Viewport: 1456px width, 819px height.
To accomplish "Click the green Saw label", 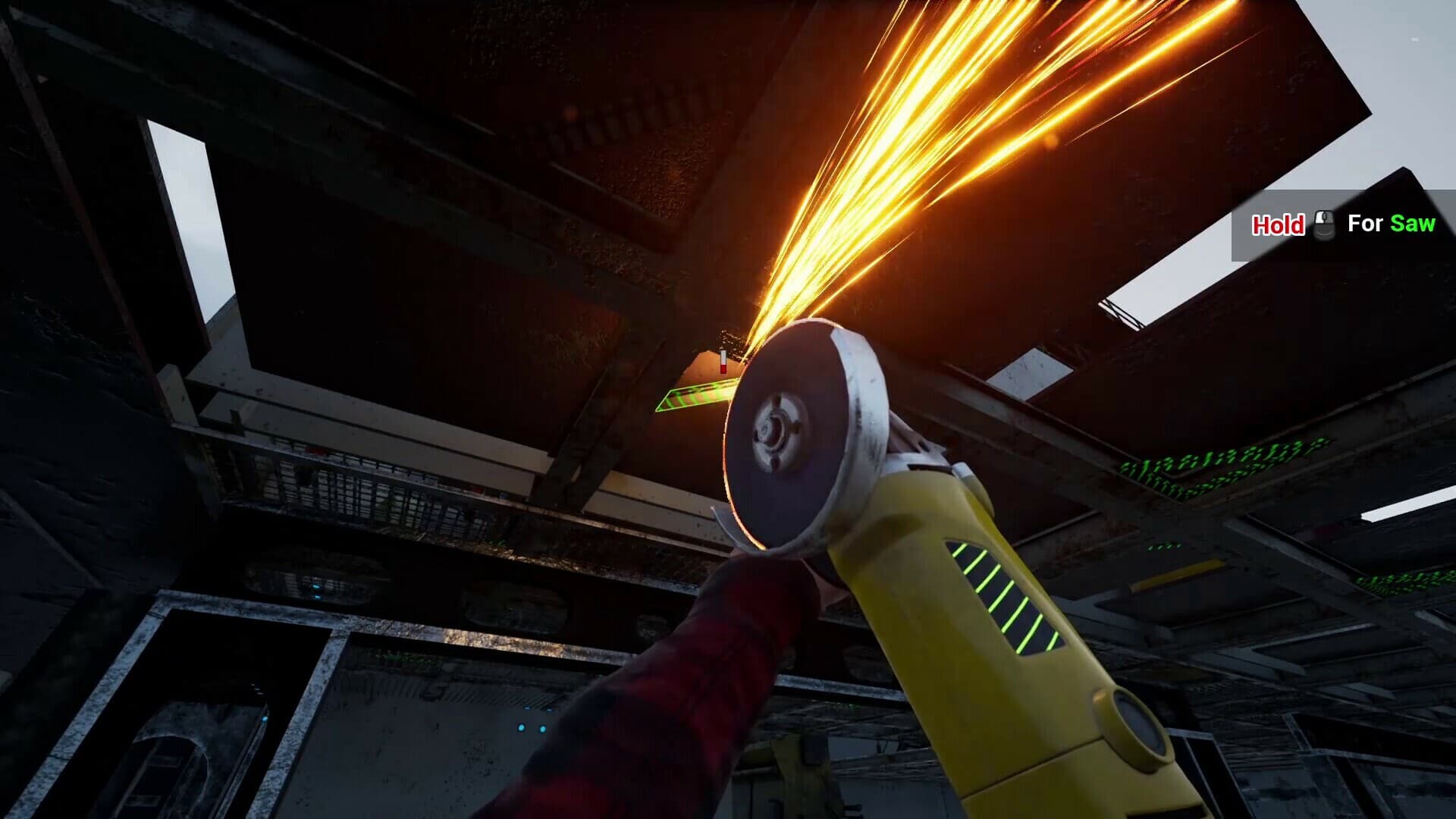I will (1414, 224).
